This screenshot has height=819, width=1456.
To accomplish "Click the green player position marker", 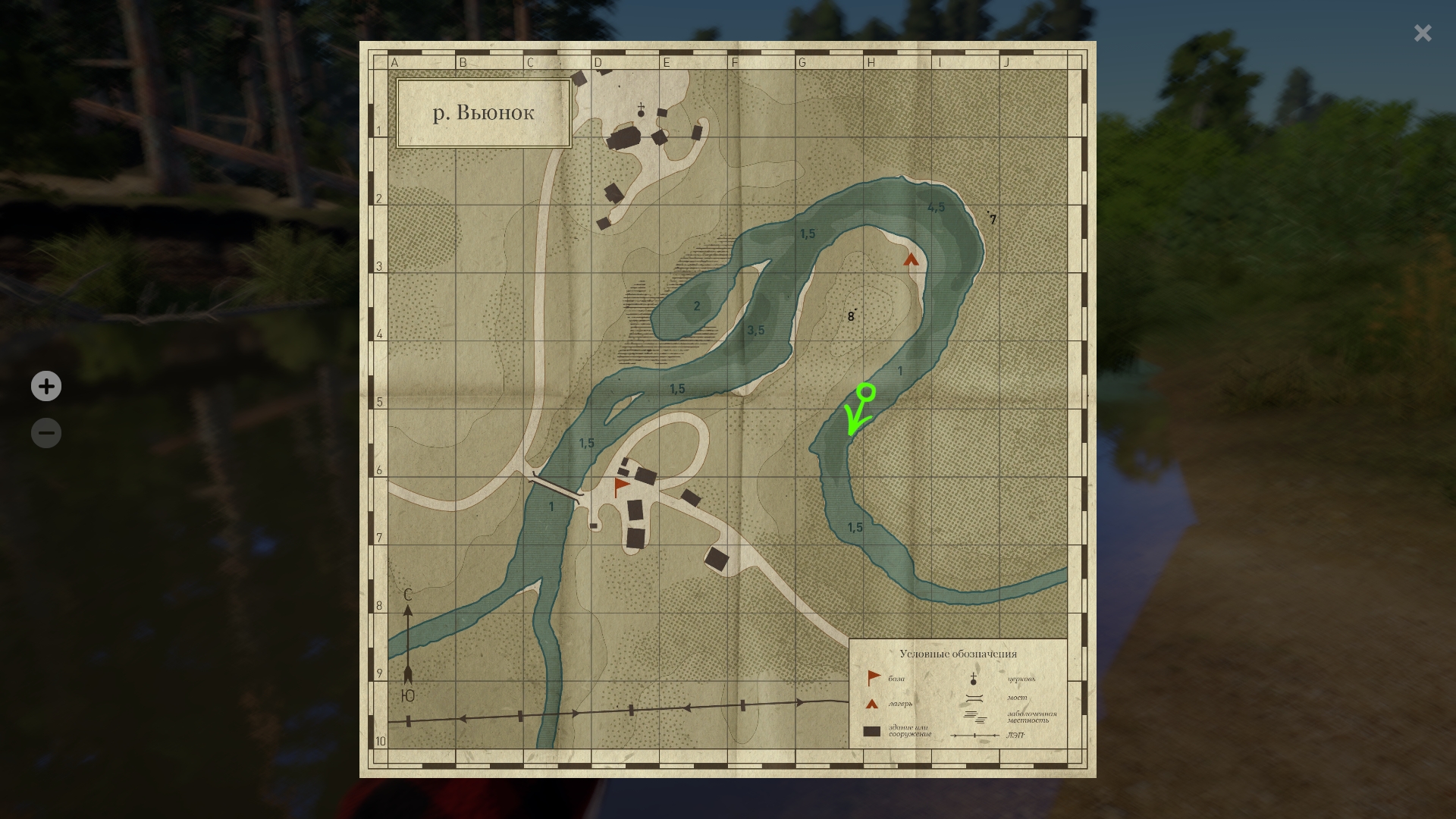I will tap(866, 393).
